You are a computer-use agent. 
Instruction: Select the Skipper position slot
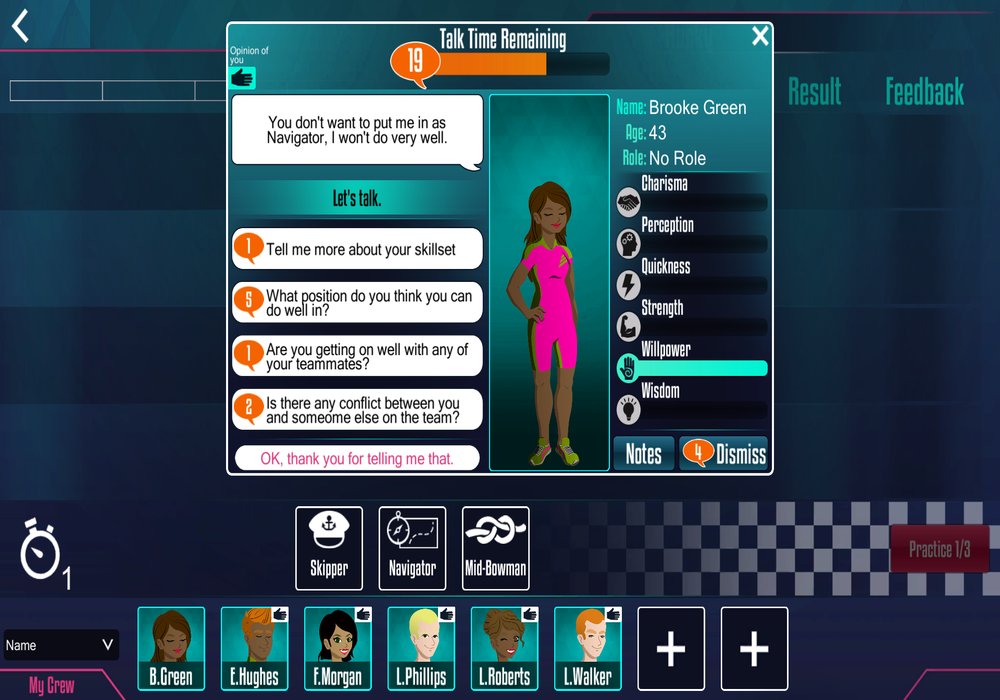329,548
